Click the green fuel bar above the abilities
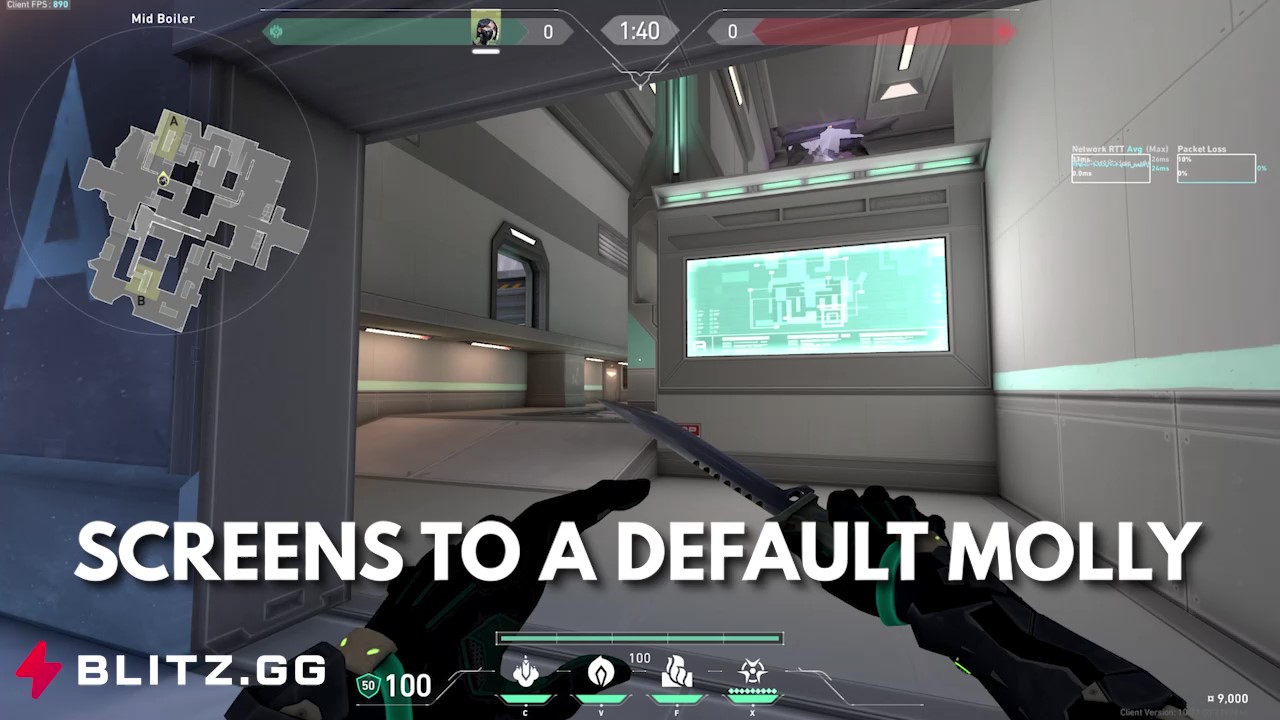This screenshot has height=720, width=1280. pos(638,637)
